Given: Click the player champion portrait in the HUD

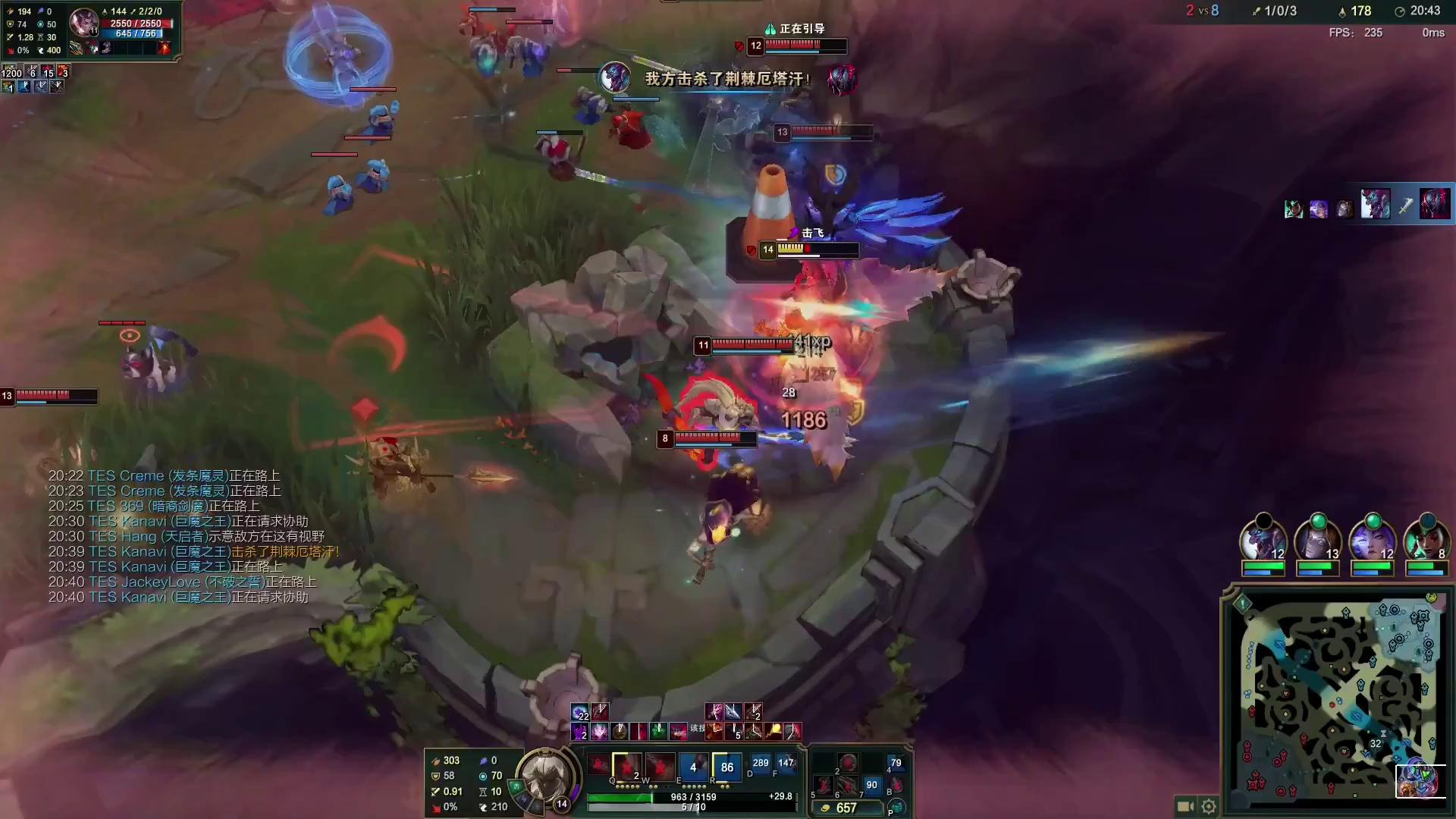Looking at the screenshot, I should pyautogui.click(x=544, y=778).
